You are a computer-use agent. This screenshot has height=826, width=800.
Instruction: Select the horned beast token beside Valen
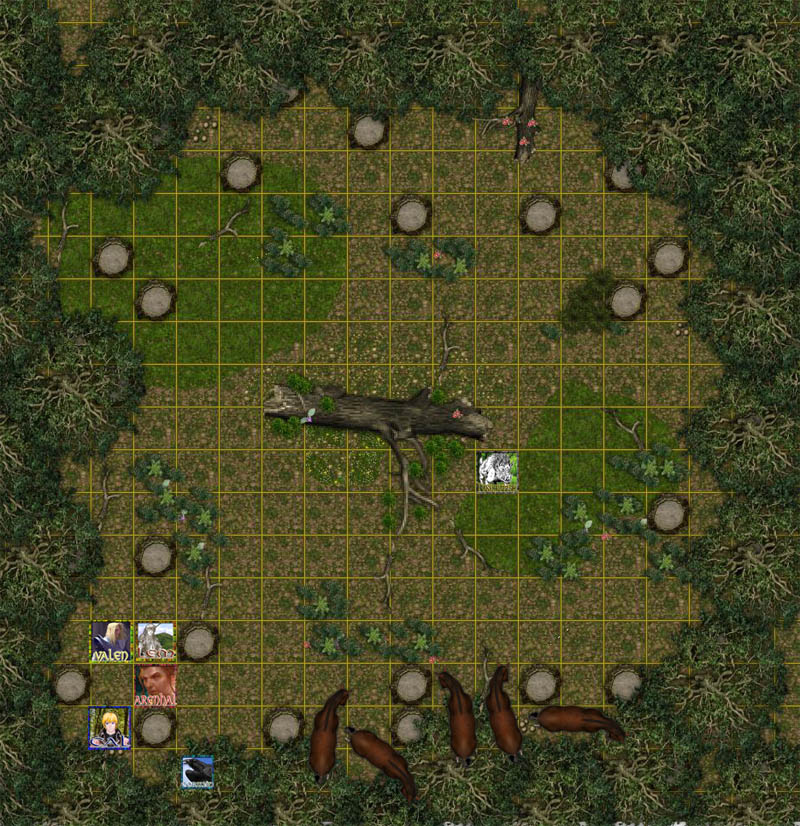[155, 642]
